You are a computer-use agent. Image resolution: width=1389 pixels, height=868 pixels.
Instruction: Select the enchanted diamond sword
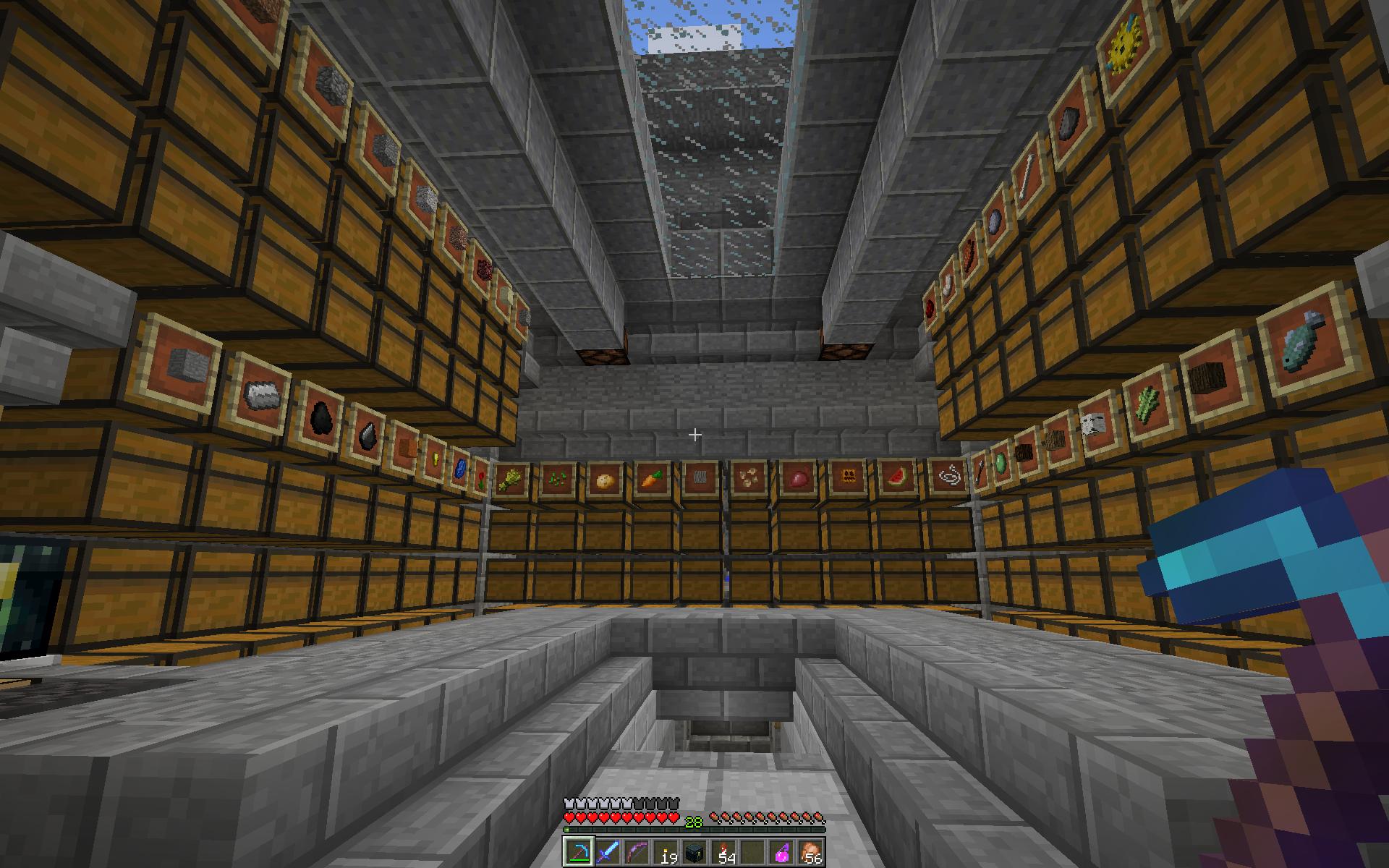[x=606, y=851]
